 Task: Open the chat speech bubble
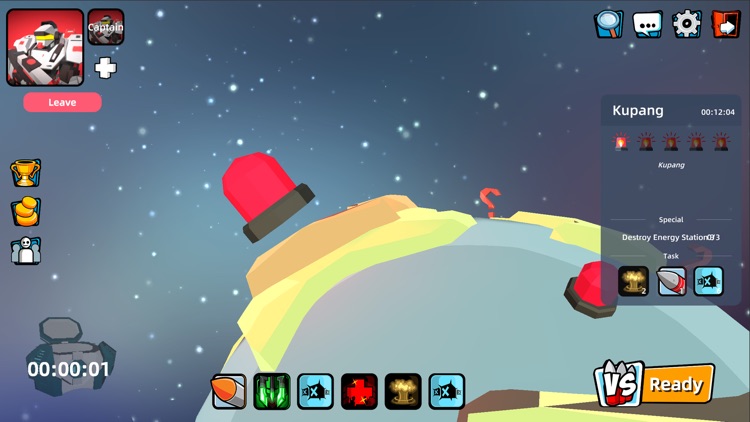click(648, 24)
